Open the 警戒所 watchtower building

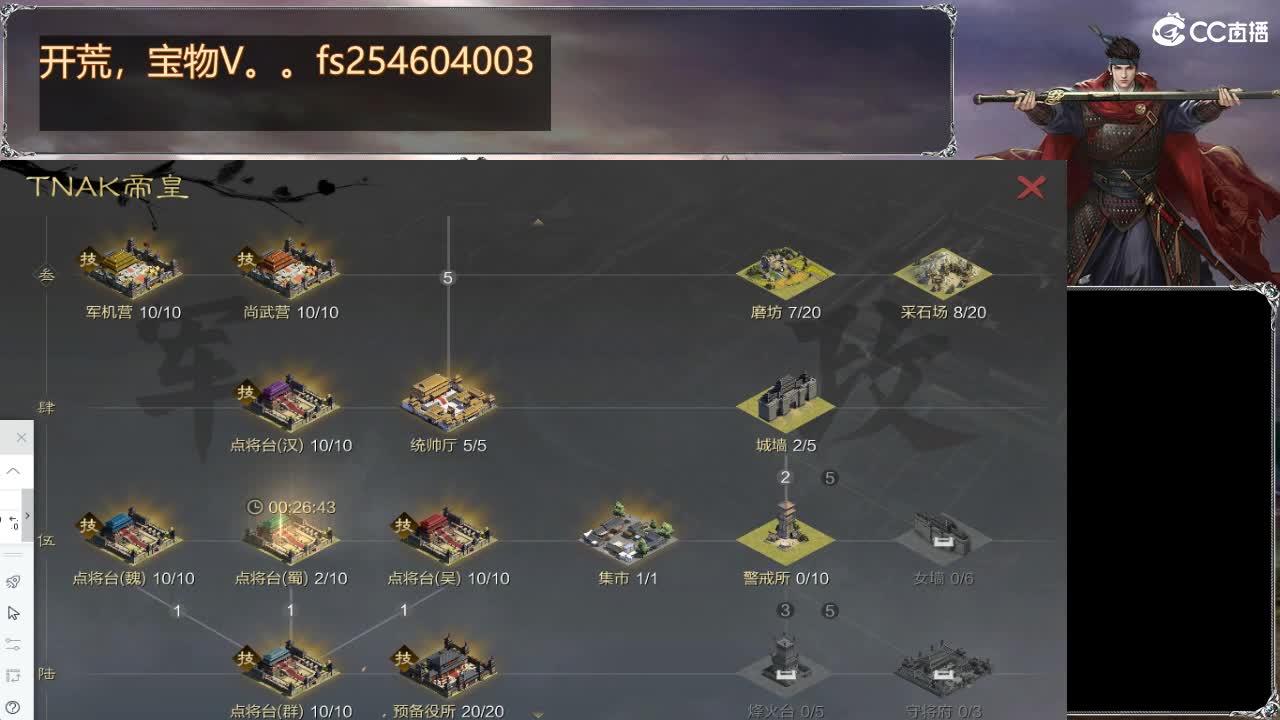click(x=785, y=533)
